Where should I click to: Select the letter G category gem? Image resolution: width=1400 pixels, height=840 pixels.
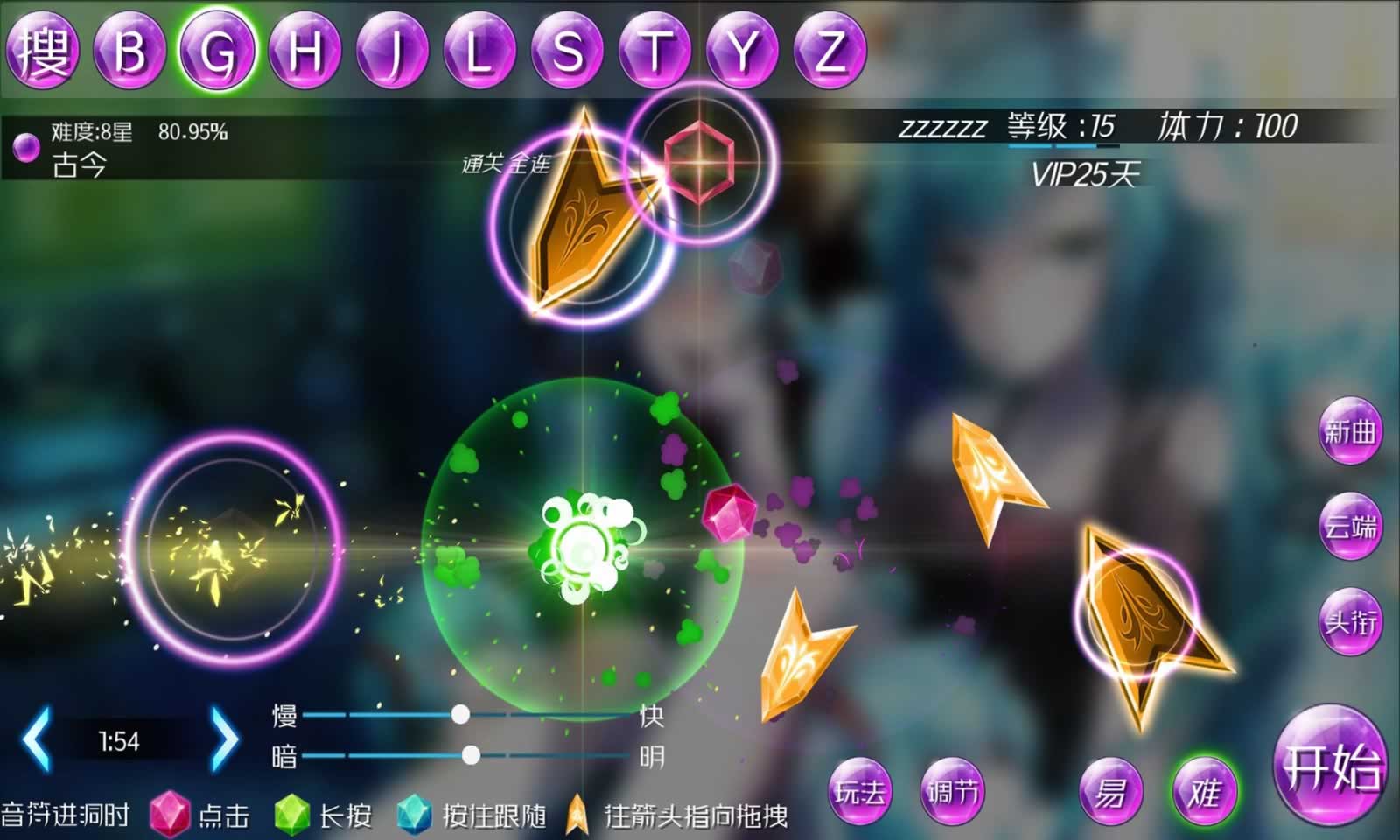220,50
